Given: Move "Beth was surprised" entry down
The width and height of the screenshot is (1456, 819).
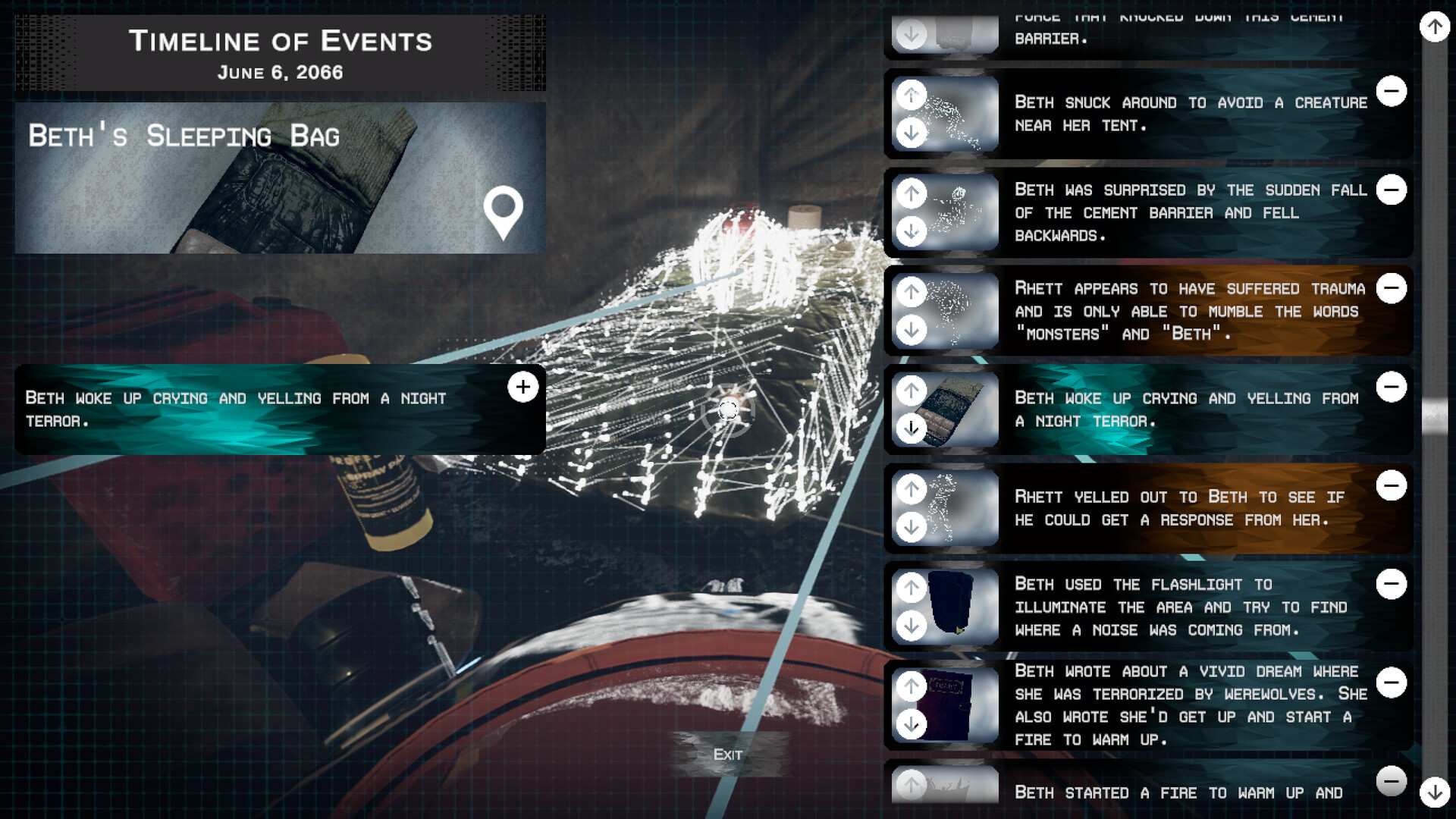Looking at the screenshot, I should [912, 231].
